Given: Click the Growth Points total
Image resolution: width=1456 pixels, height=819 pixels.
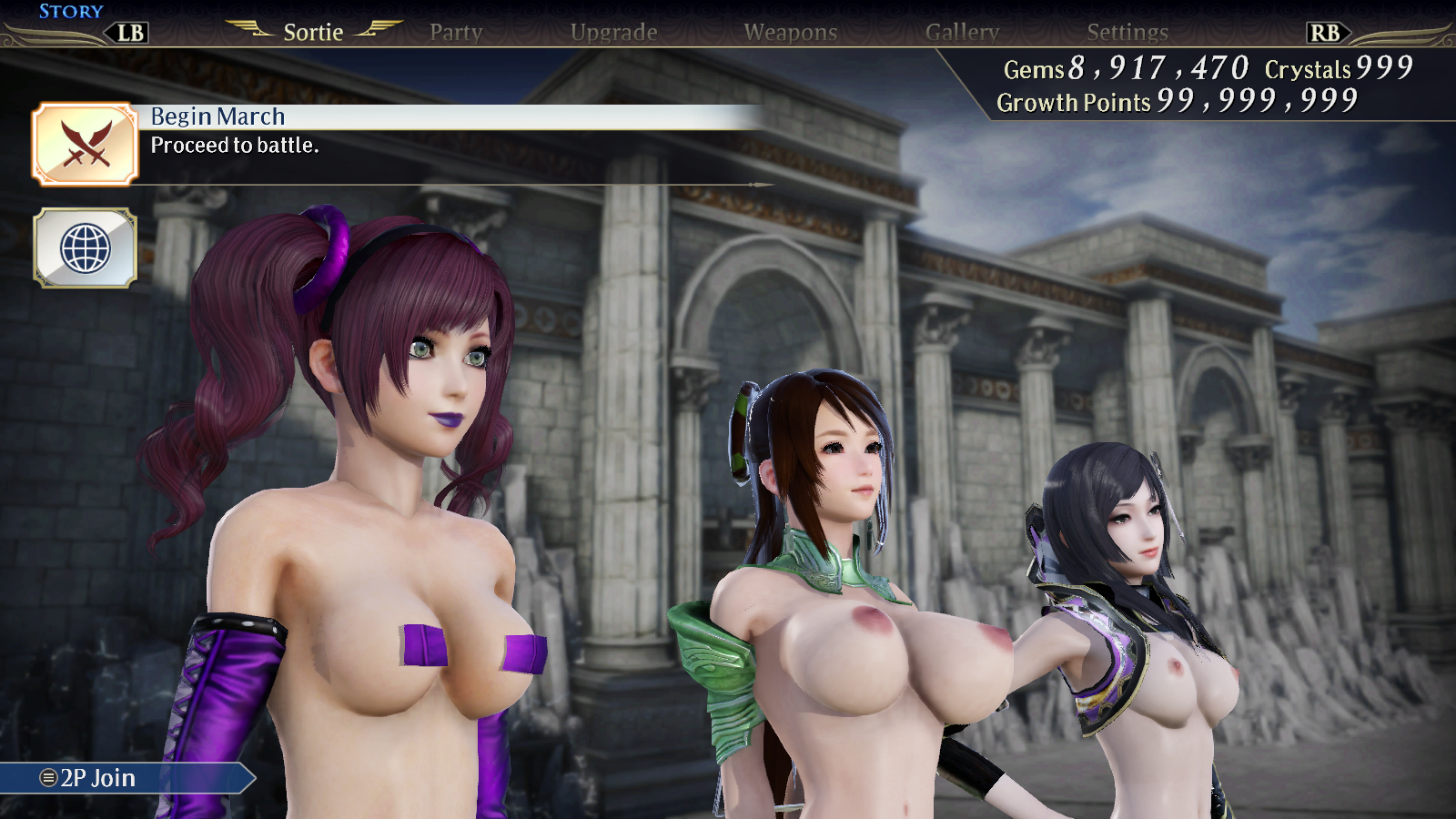Looking at the screenshot, I should [x=1174, y=102].
